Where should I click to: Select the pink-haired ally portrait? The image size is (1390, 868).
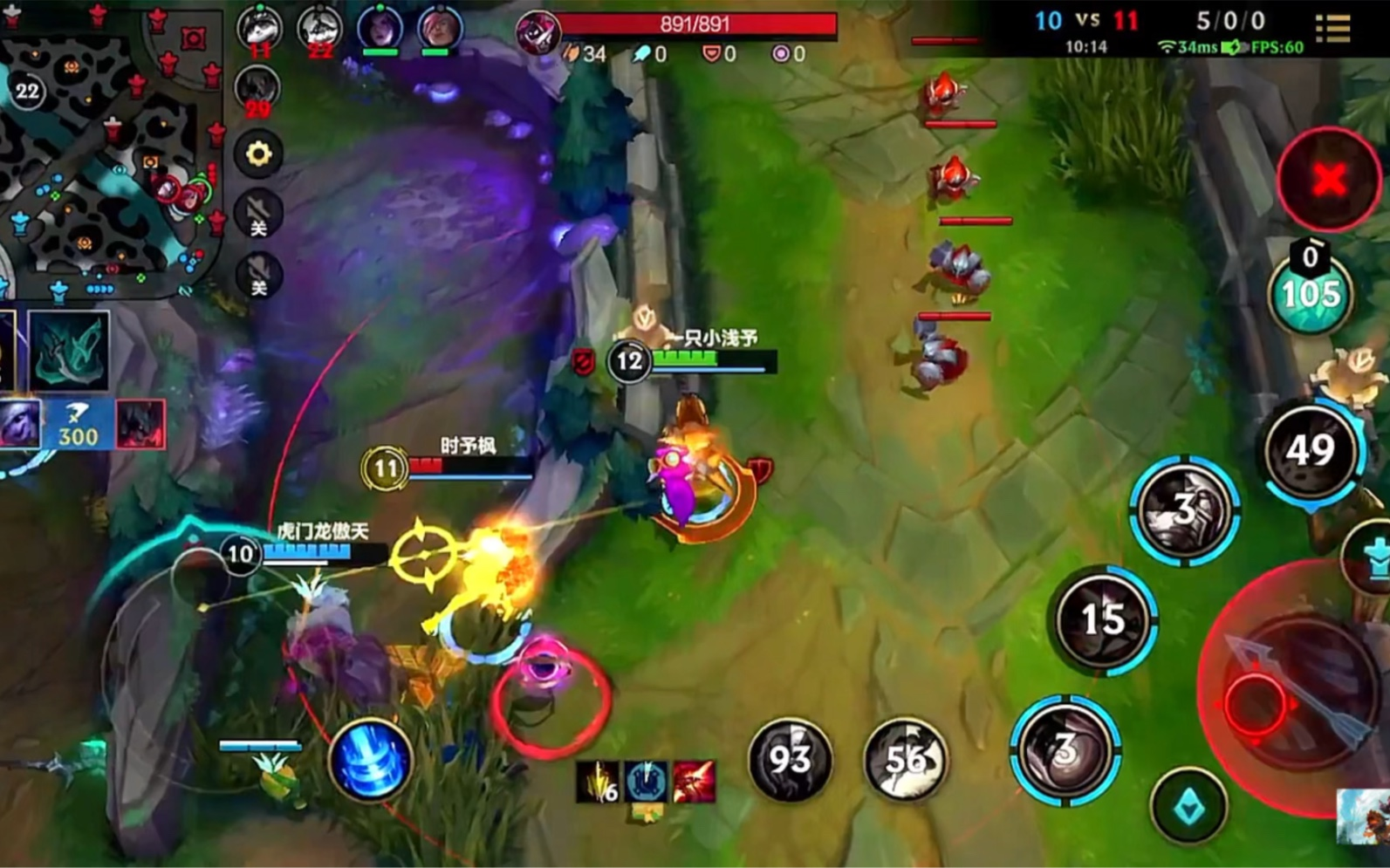point(439,28)
